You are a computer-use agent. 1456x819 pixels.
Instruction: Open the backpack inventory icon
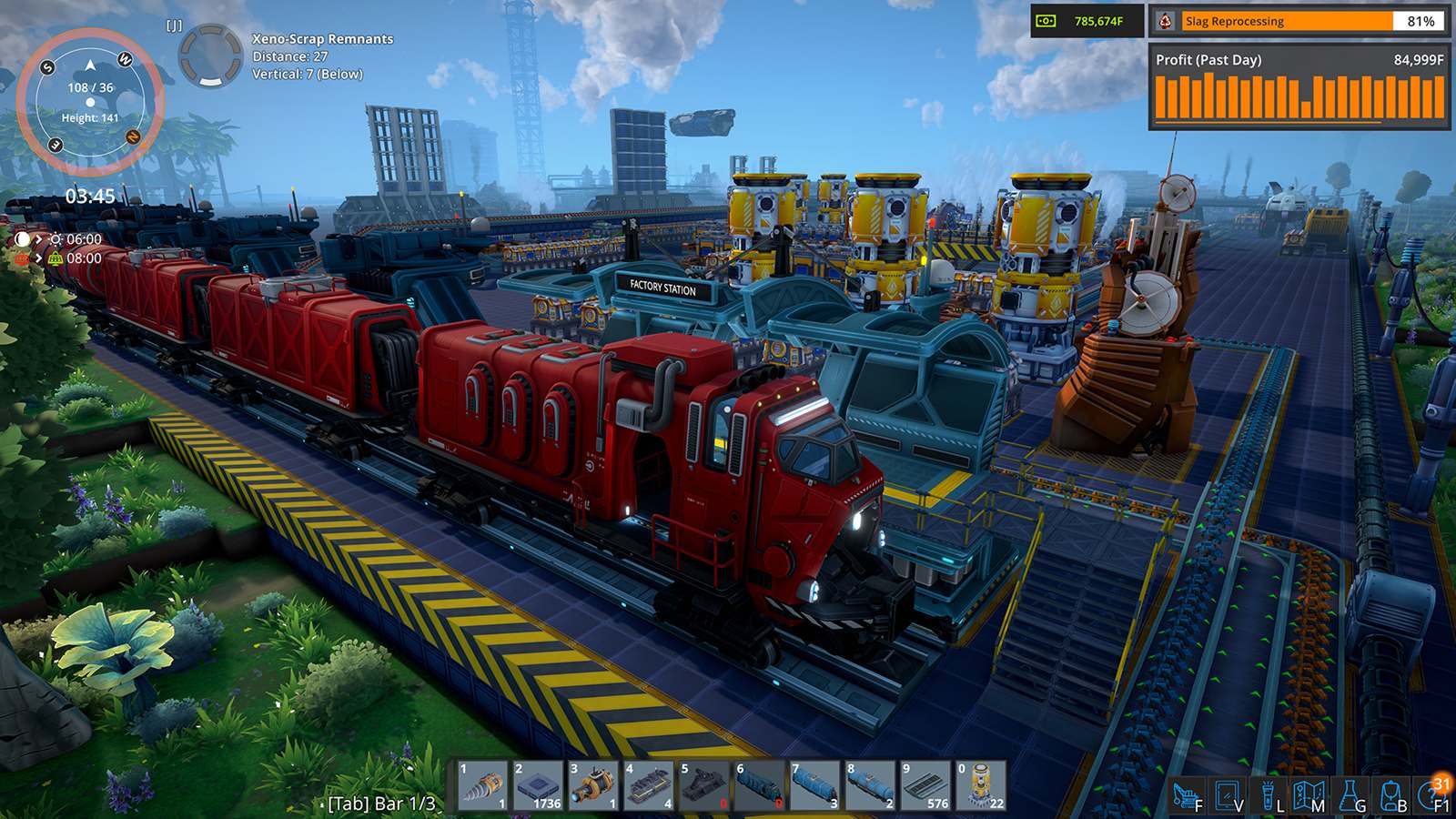pos(1390,795)
